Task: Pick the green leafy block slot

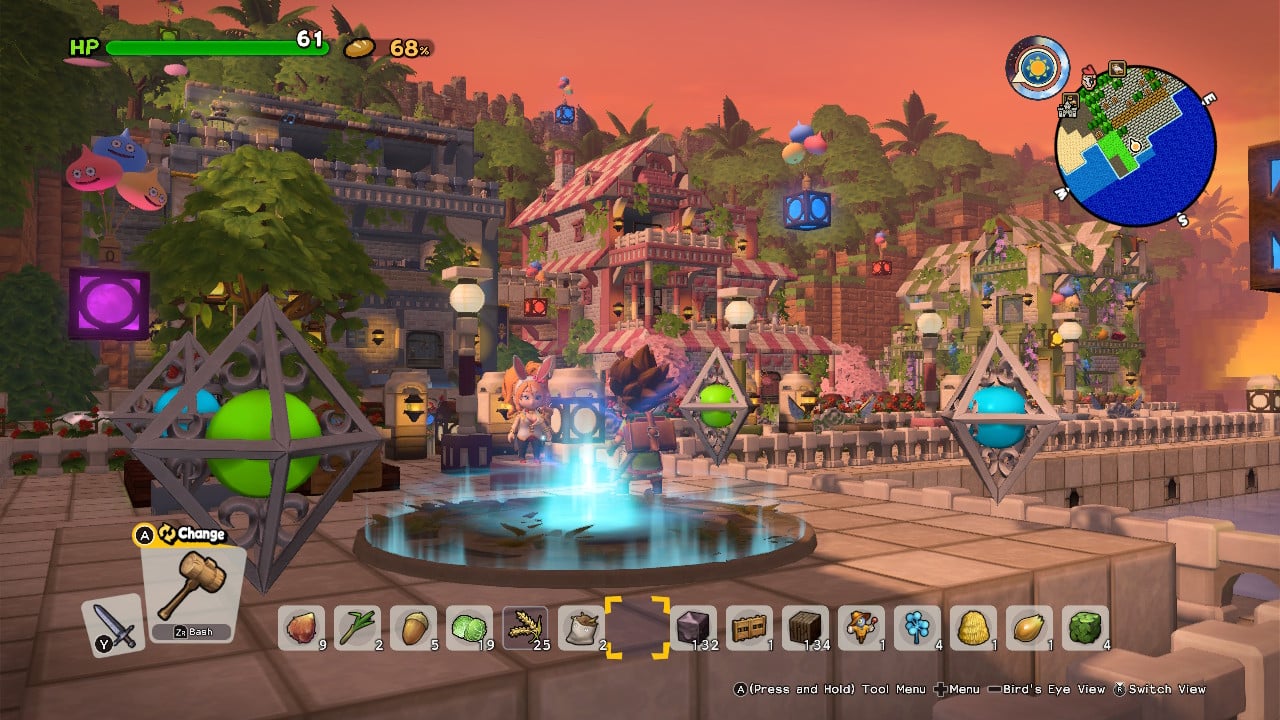Action: pyautogui.click(x=1085, y=628)
